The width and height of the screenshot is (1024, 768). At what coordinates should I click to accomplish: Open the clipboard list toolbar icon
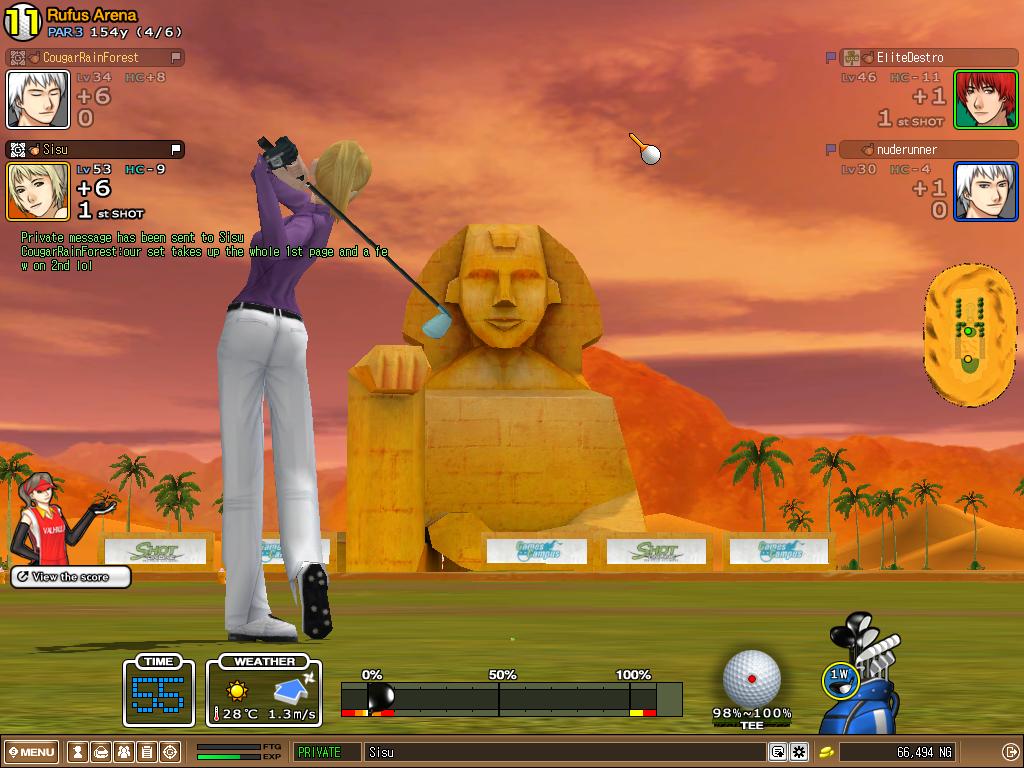tap(147, 752)
